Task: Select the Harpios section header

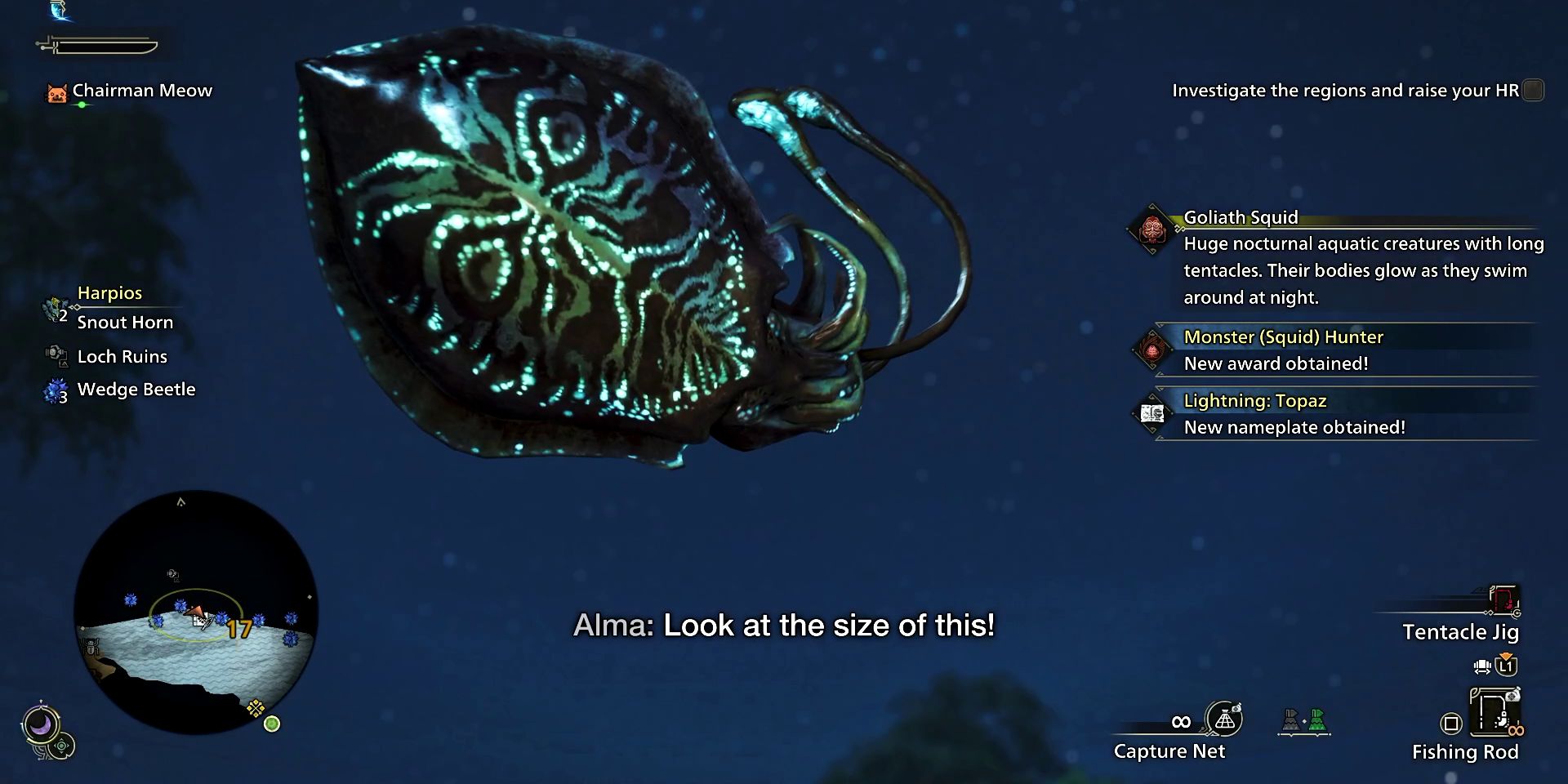Action: pos(109,293)
